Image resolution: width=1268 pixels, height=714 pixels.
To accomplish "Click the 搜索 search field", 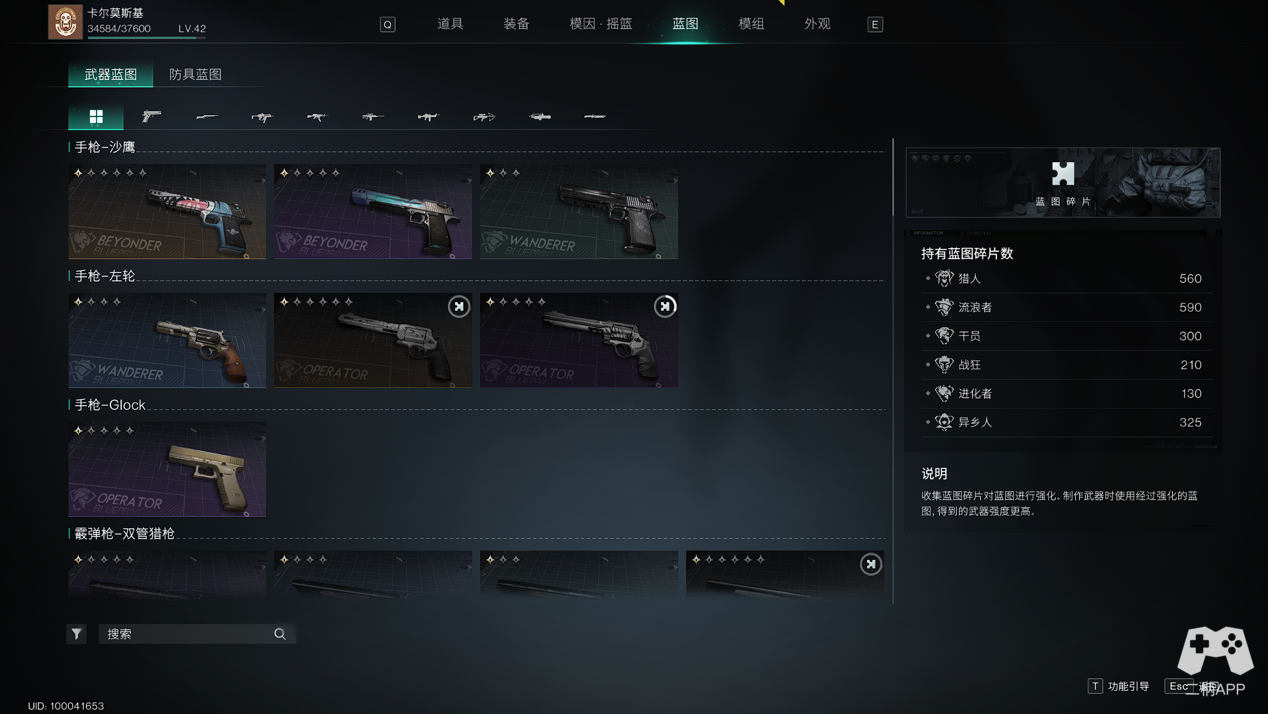I will point(187,634).
